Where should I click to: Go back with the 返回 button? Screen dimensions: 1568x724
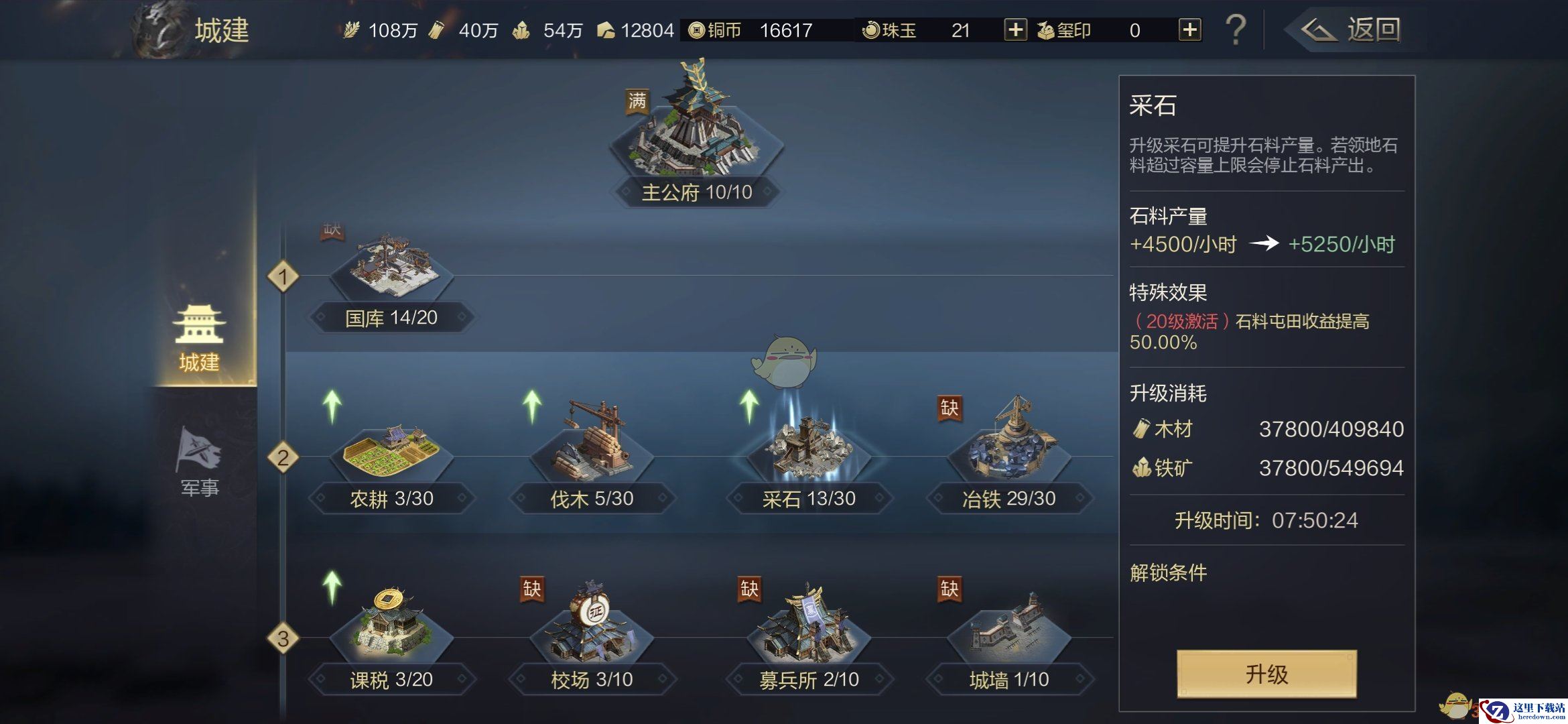click(x=1354, y=30)
